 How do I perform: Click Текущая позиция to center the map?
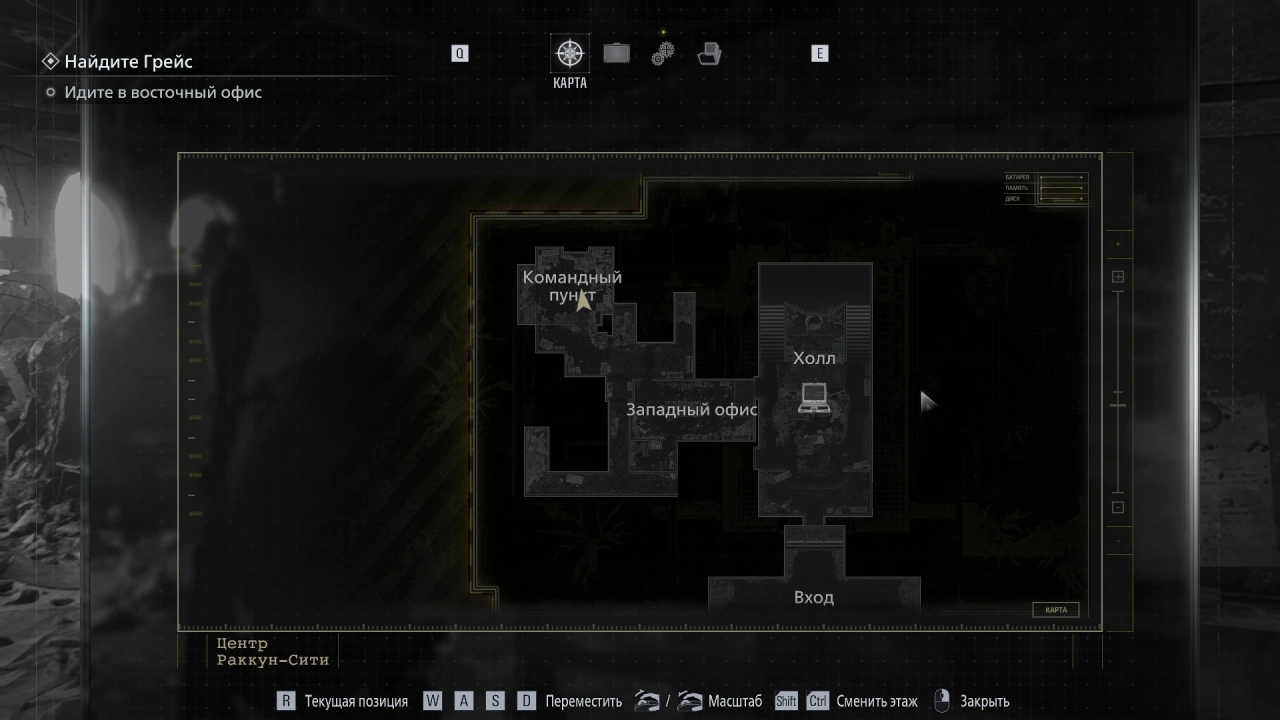pyautogui.click(x=356, y=701)
